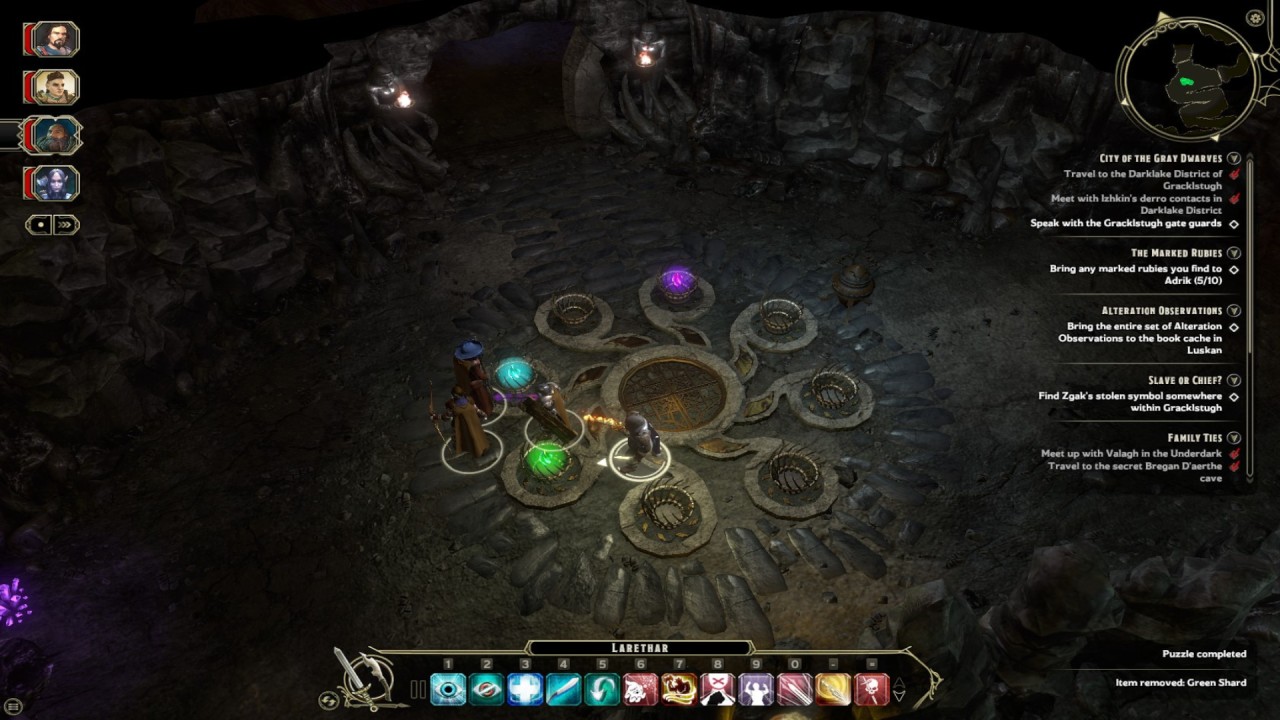Cycle the hotbar page with the arrow stepper
Screen dimensions: 1280x720
tap(899, 689)
